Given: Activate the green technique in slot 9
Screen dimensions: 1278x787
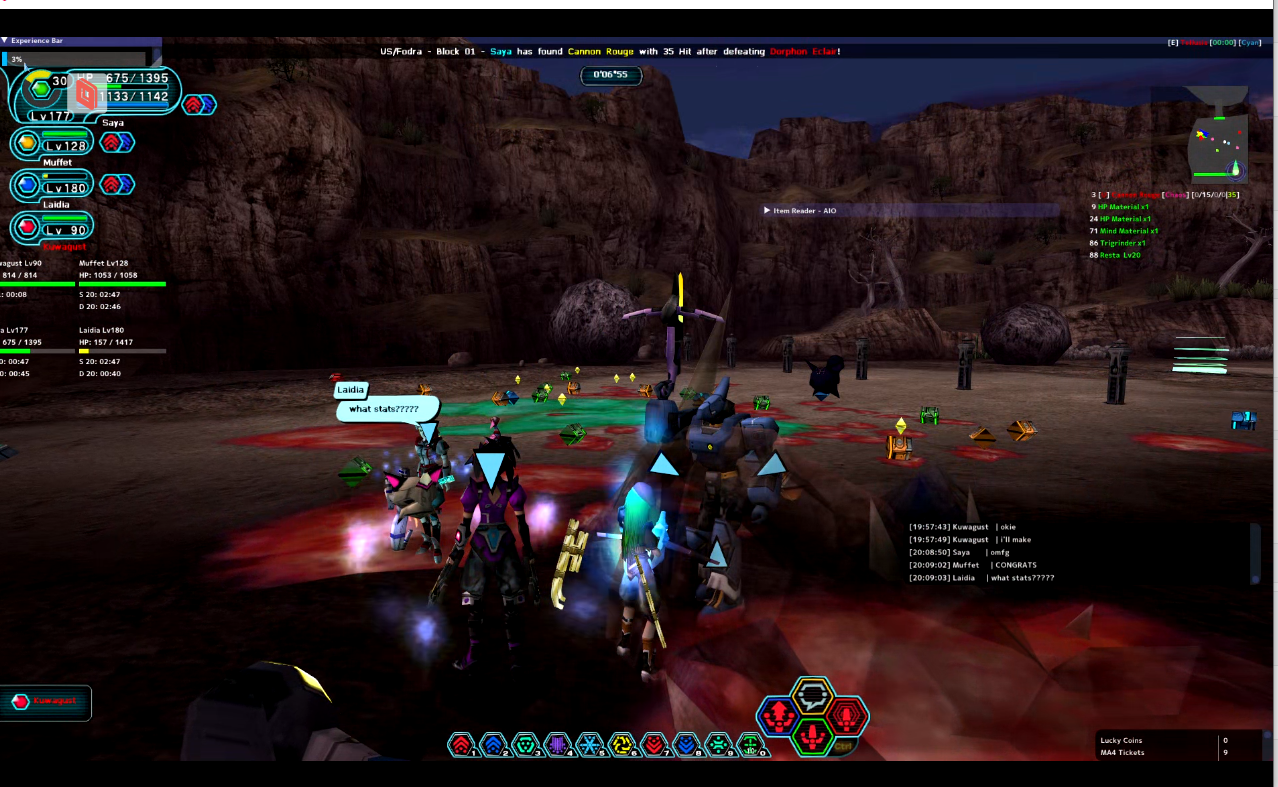Looking at the screenshot, I should pos(718,744).
